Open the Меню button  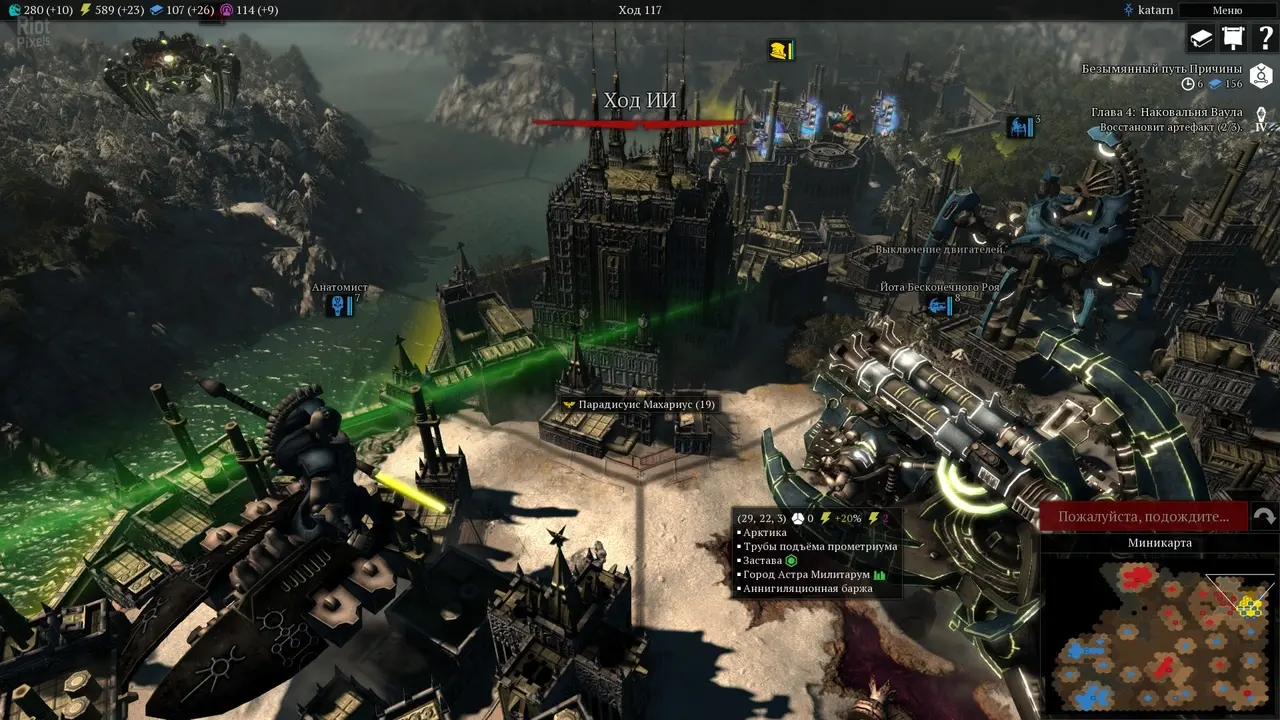(x=1227, y=10)
